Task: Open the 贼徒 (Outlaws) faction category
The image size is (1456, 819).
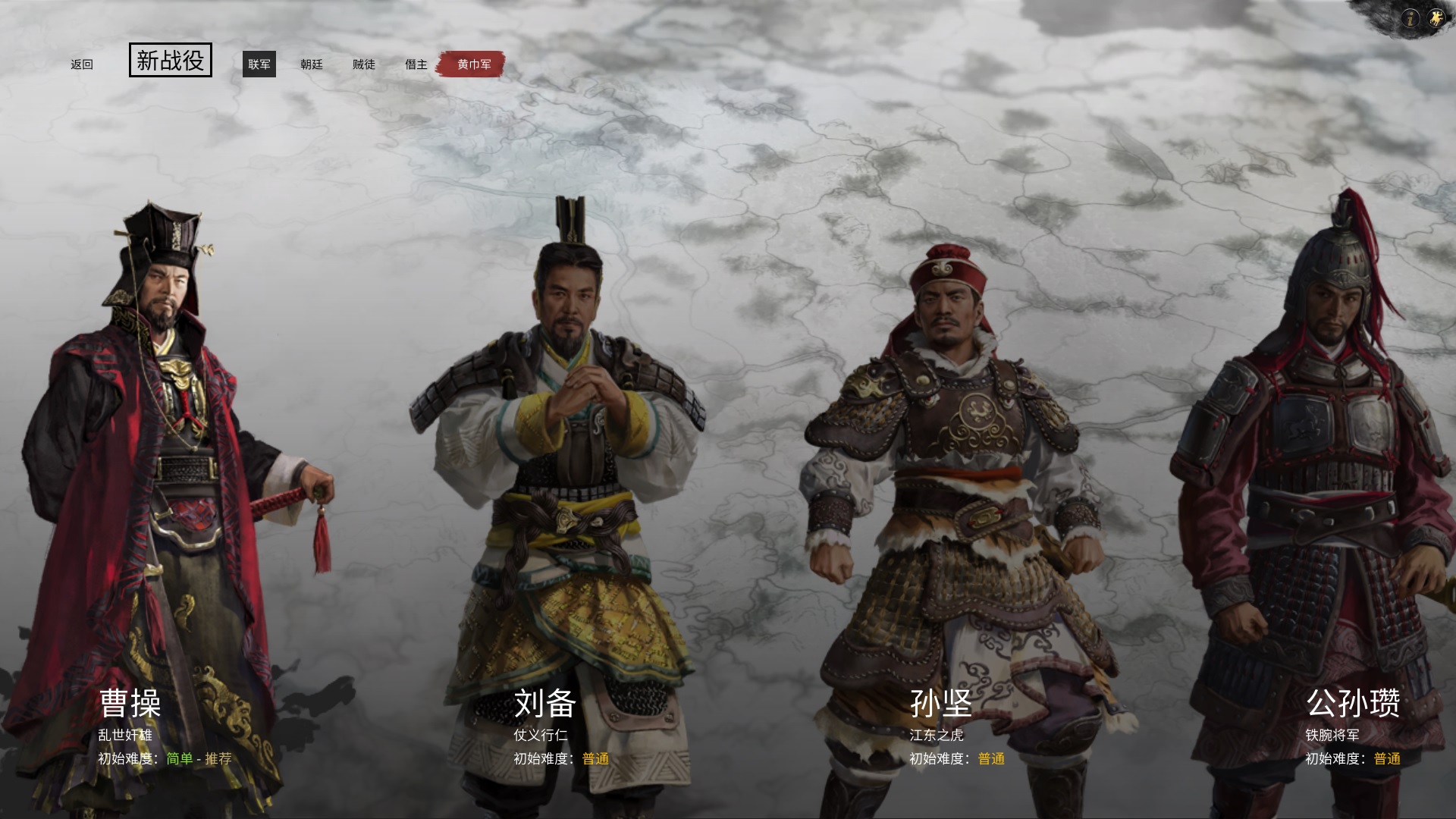Action: (x=365, y=64)
